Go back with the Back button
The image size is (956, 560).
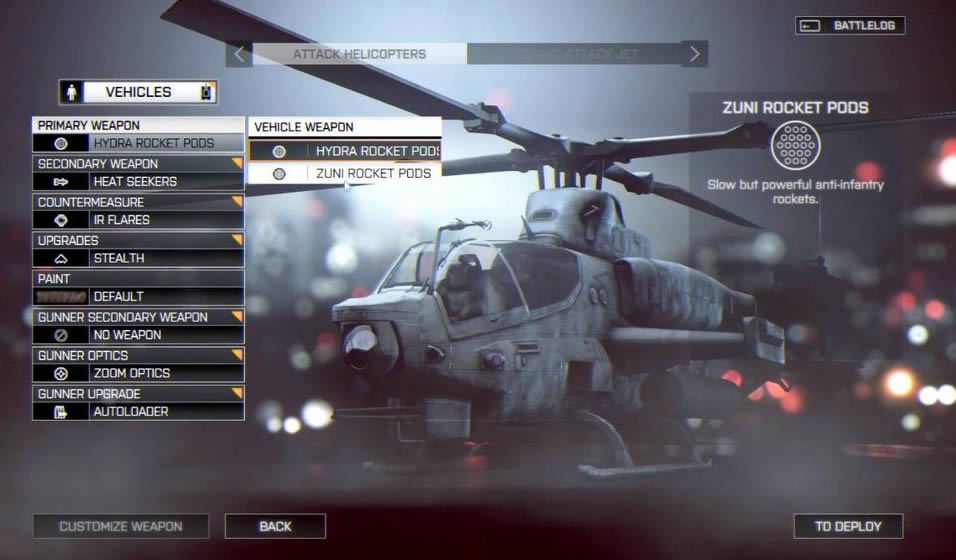point(275,526)
